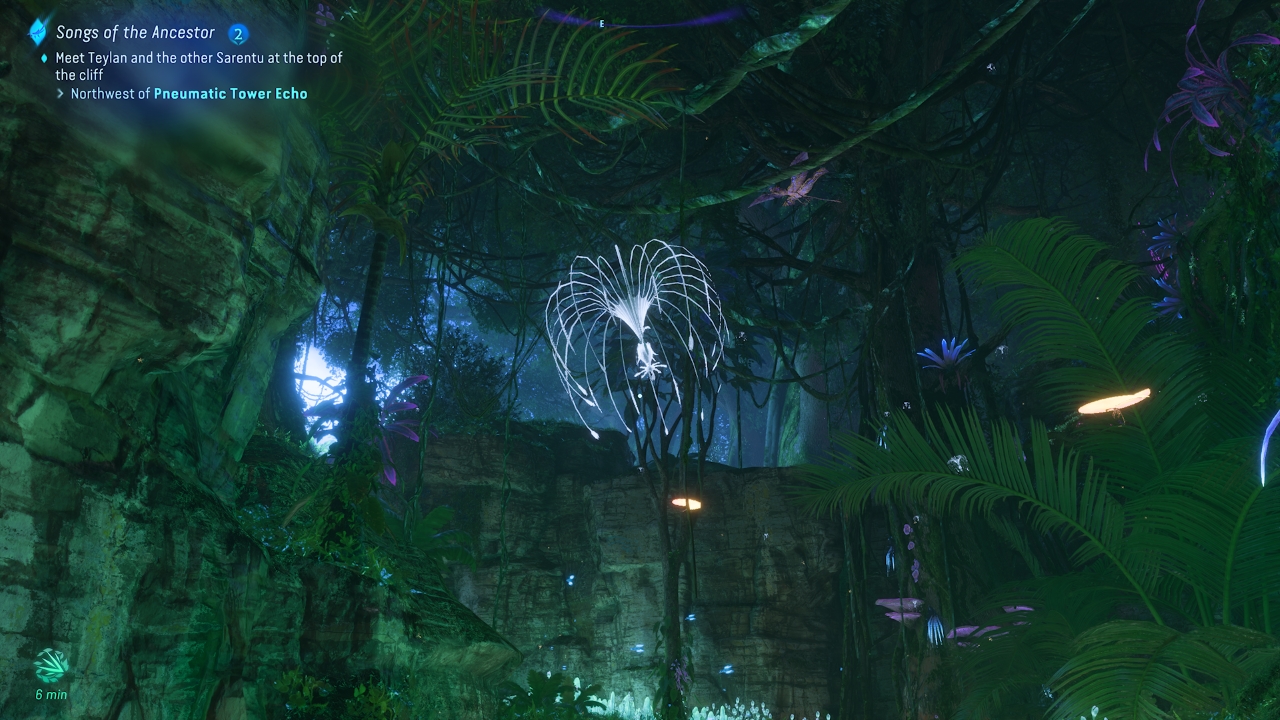Select the Songs of the Ancestor quest tracker
Screen dimensions: 1280x720
click(135, 33)
